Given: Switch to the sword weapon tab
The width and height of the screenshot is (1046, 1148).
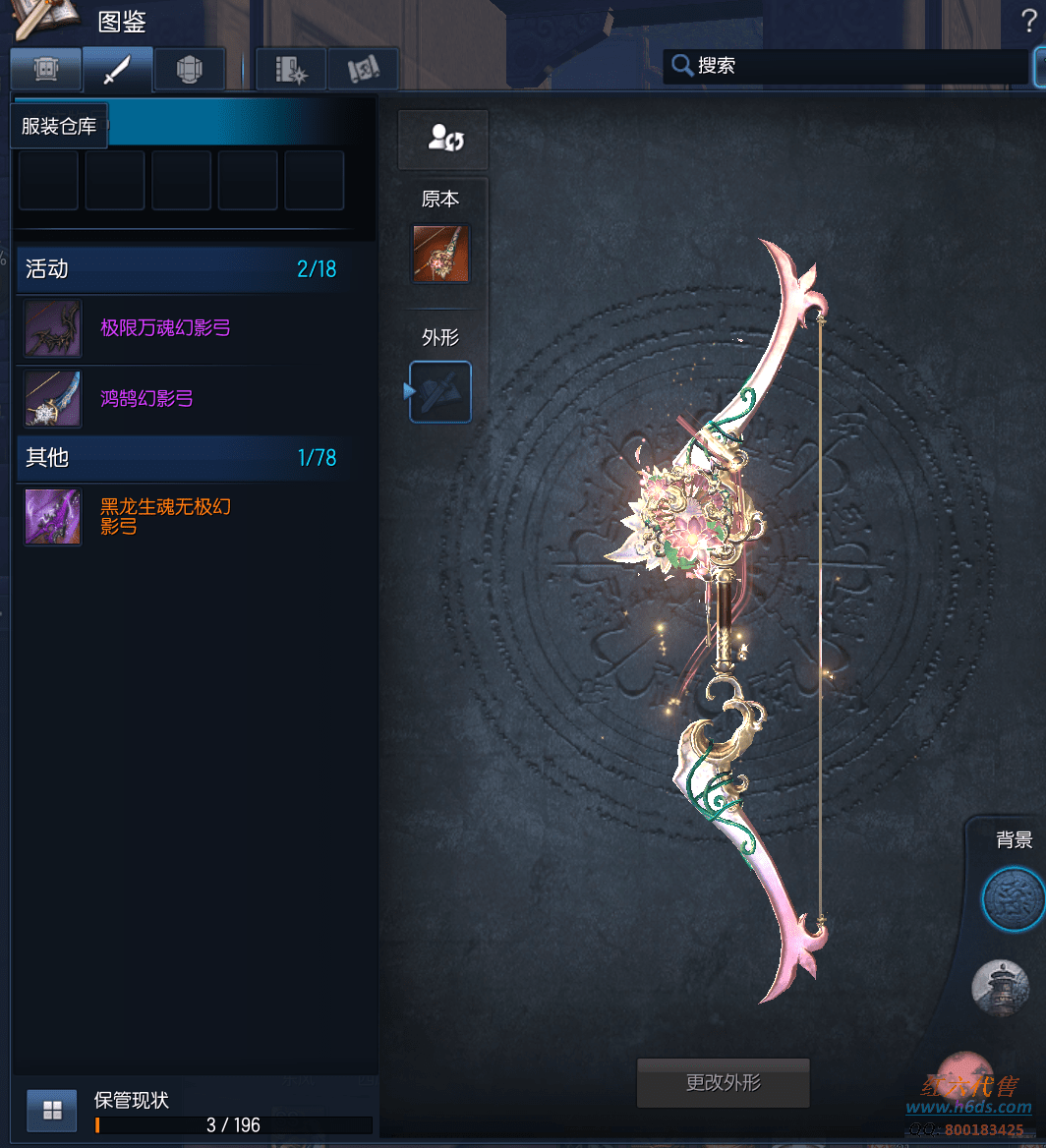Looking at the screenshot, I should coord(117,70).
